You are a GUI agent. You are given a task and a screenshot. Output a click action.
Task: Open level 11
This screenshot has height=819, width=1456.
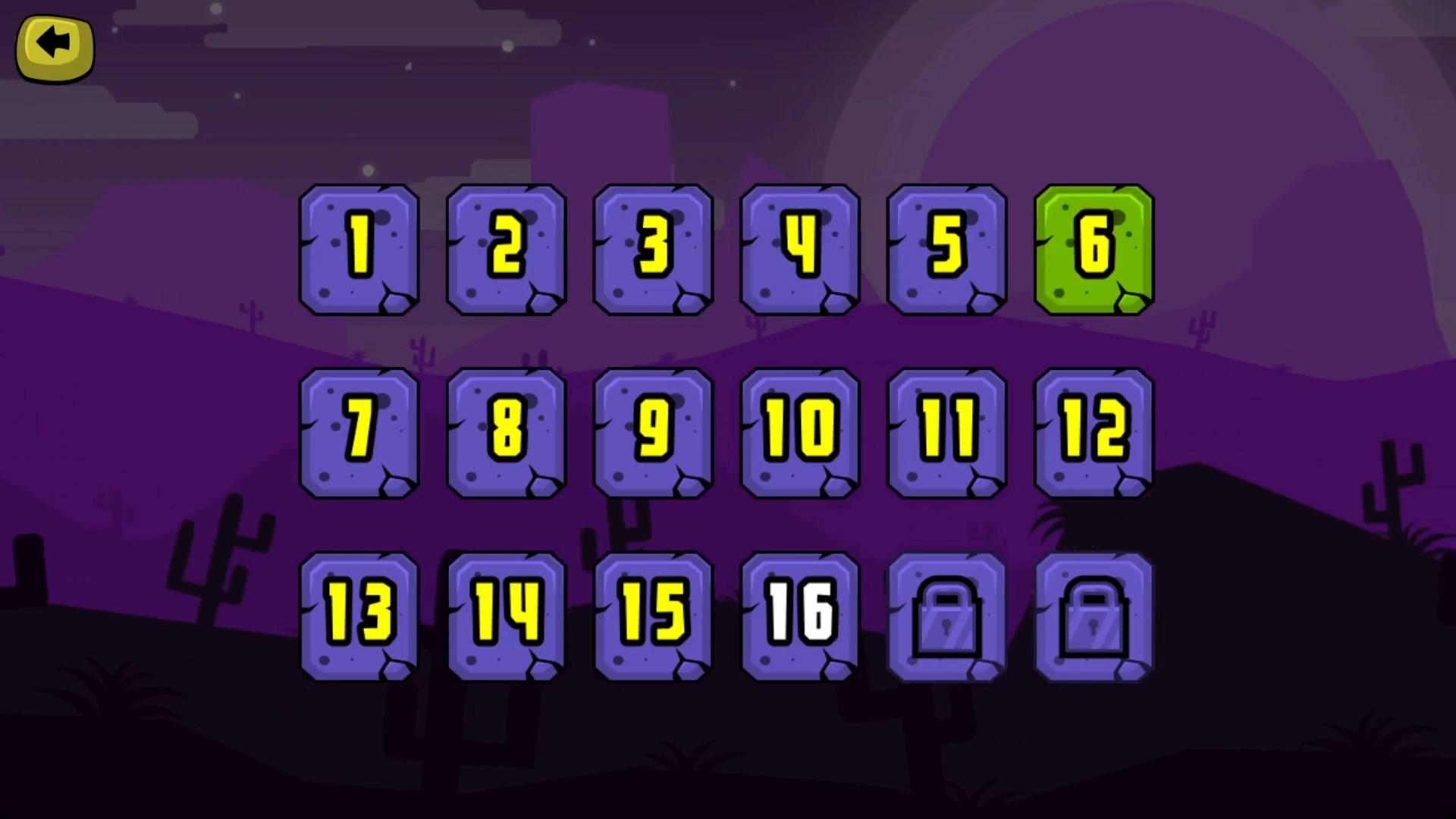coord(946,434)
